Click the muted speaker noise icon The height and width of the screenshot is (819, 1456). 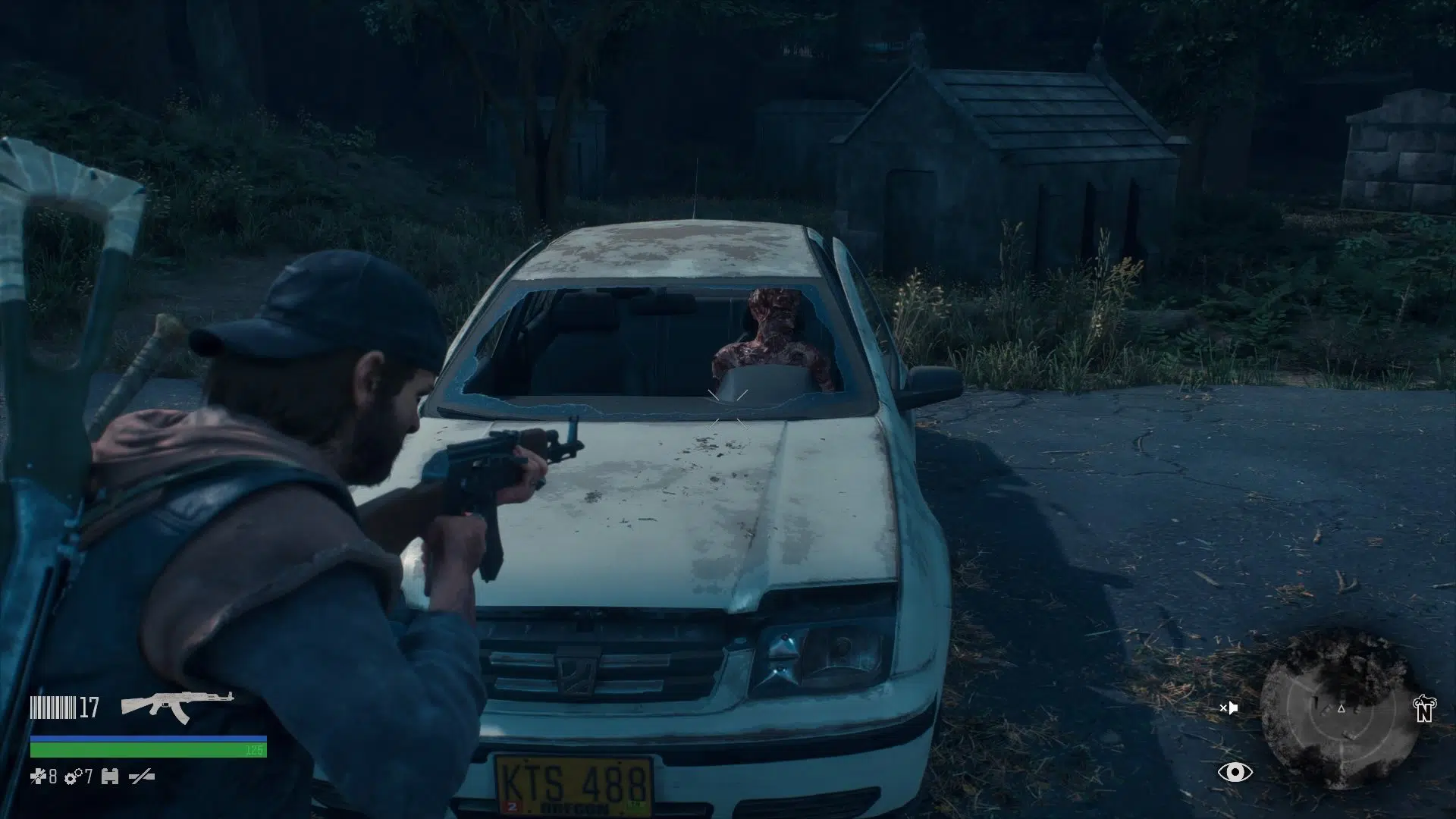(1228, 708)
